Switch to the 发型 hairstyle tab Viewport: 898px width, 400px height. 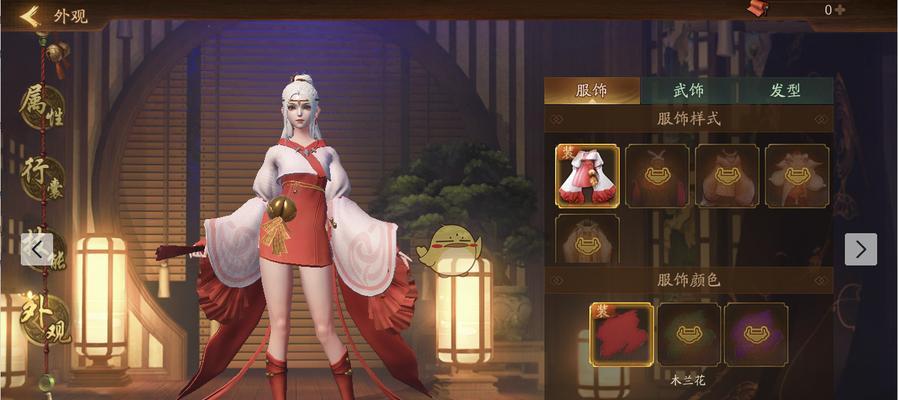pos(784,90)
